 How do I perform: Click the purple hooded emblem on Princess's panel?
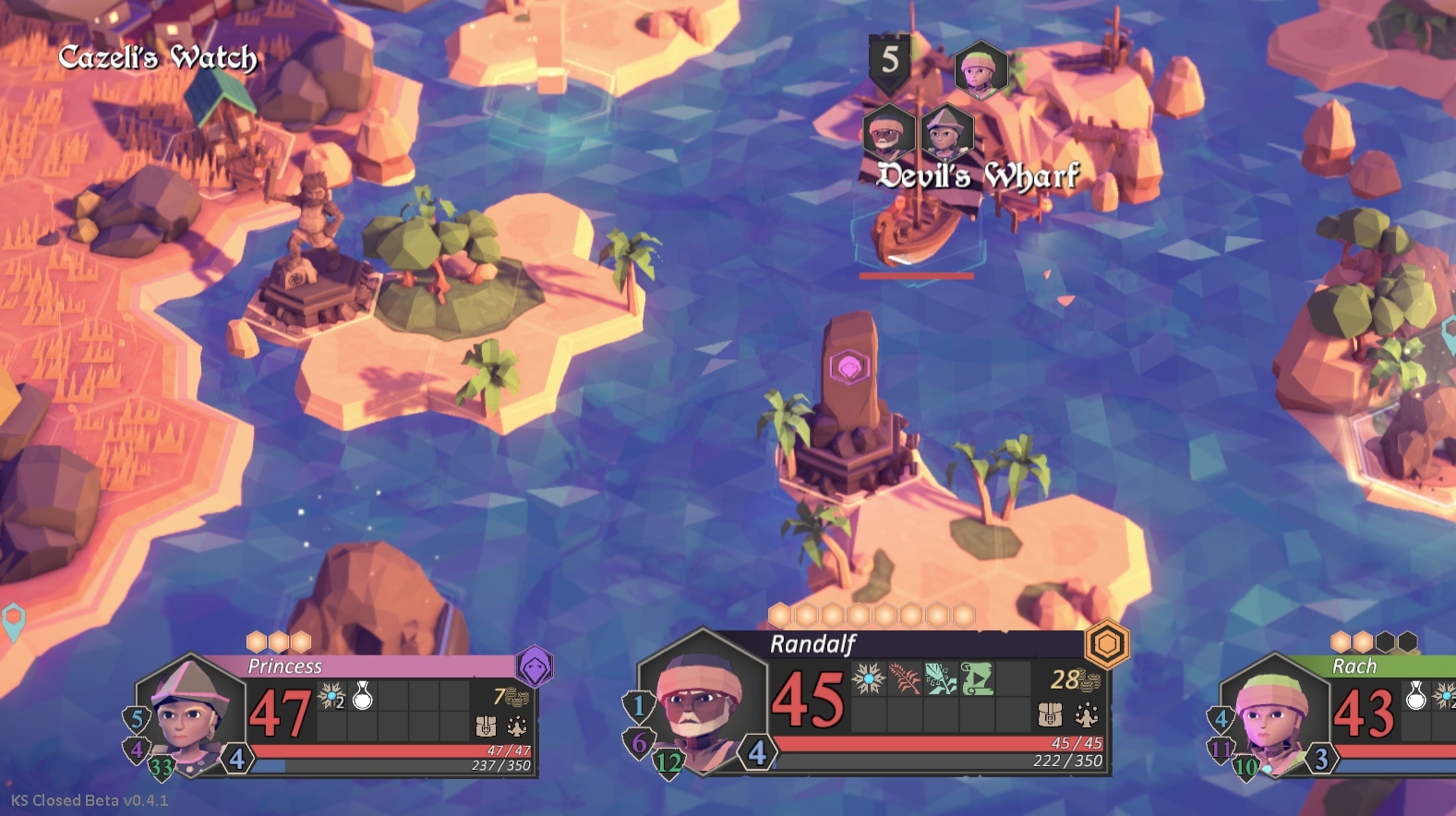pyautogui.click(x=535, y=665)
